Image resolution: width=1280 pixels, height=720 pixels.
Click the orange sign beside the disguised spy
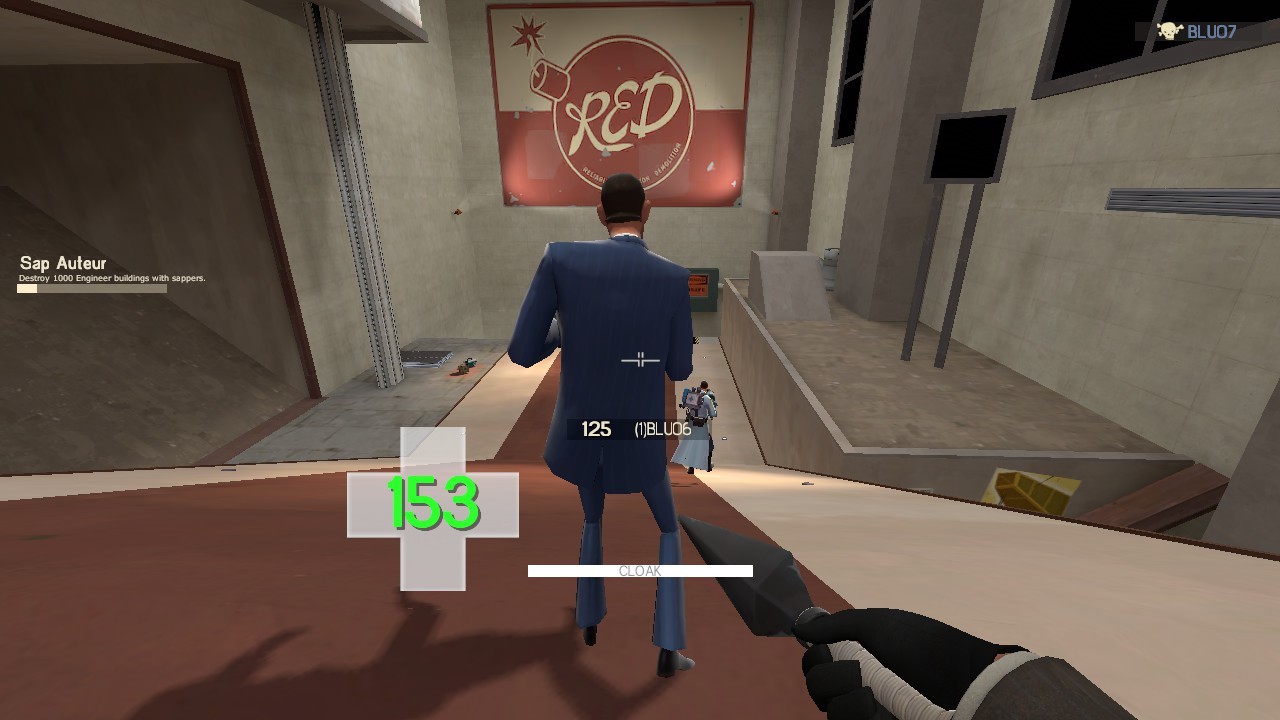coord(700,283)
